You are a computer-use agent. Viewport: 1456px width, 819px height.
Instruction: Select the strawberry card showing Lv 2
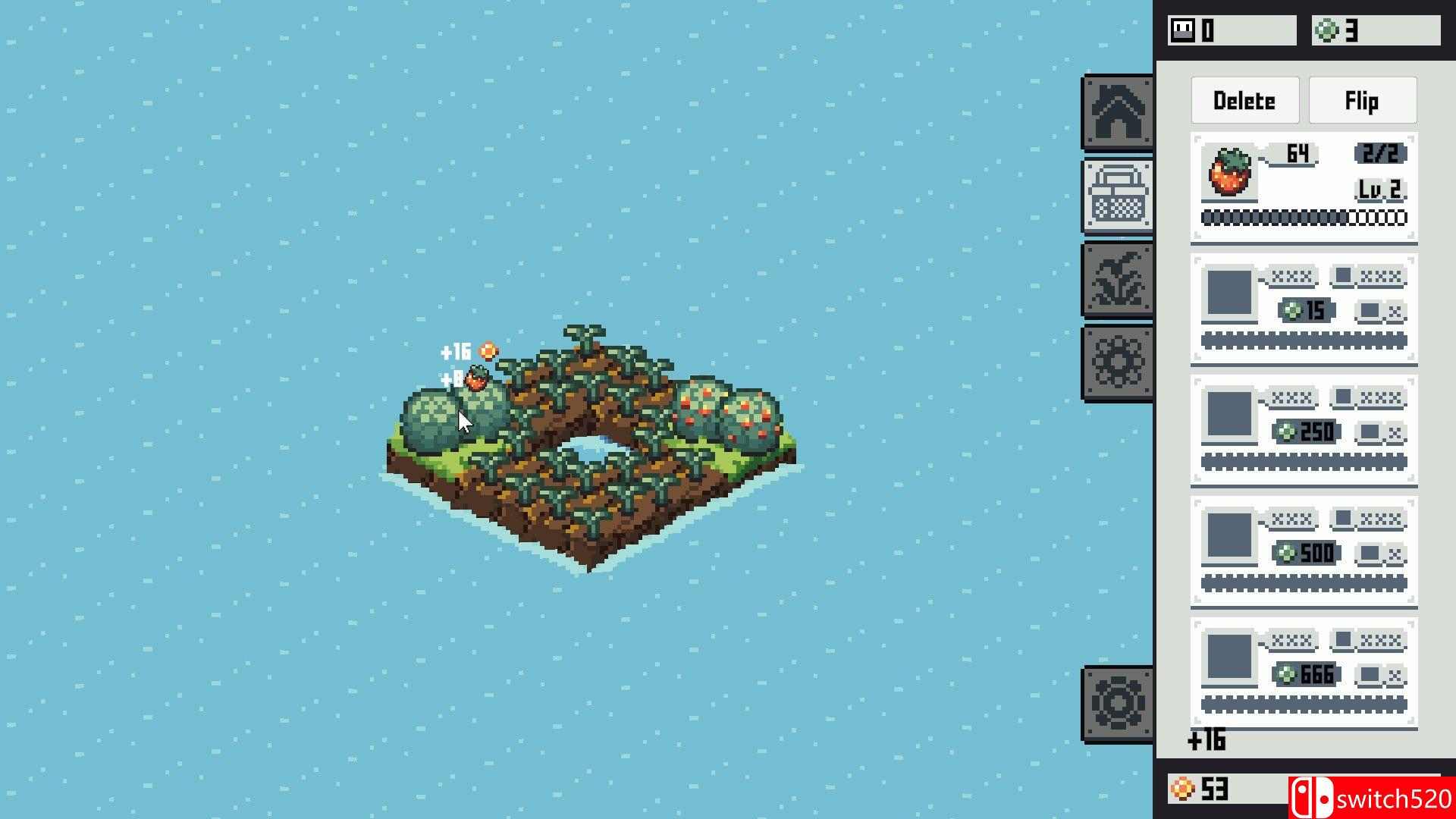click(1302, 186)
